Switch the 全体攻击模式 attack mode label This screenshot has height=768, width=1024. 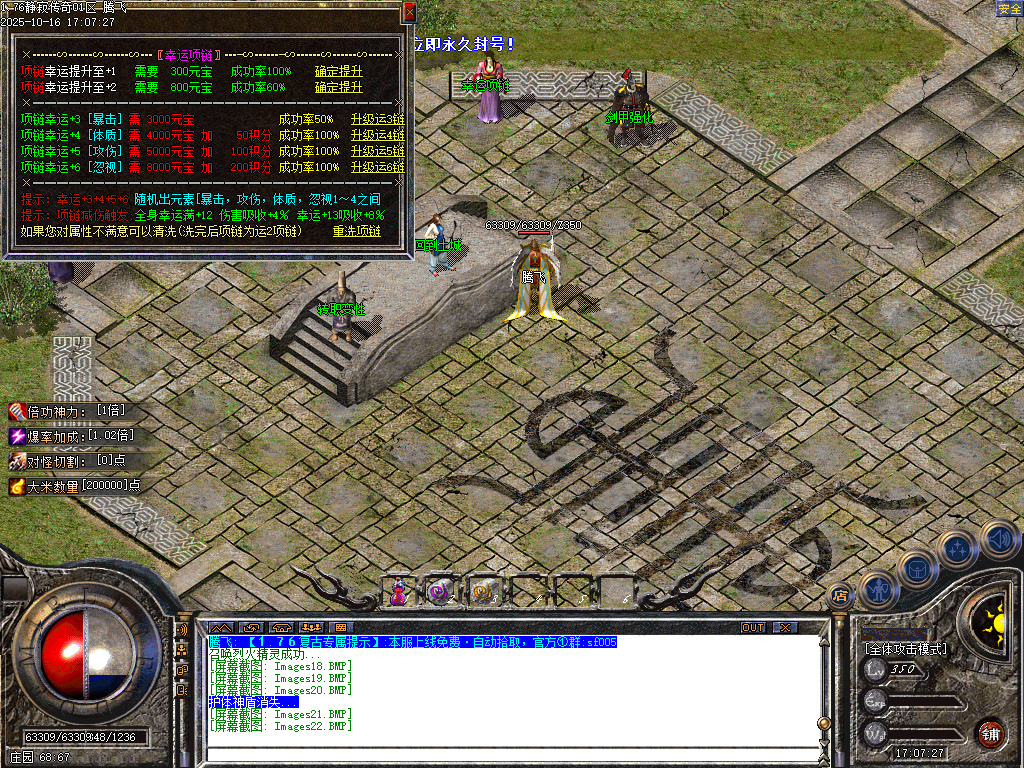[x=905, y=649]
